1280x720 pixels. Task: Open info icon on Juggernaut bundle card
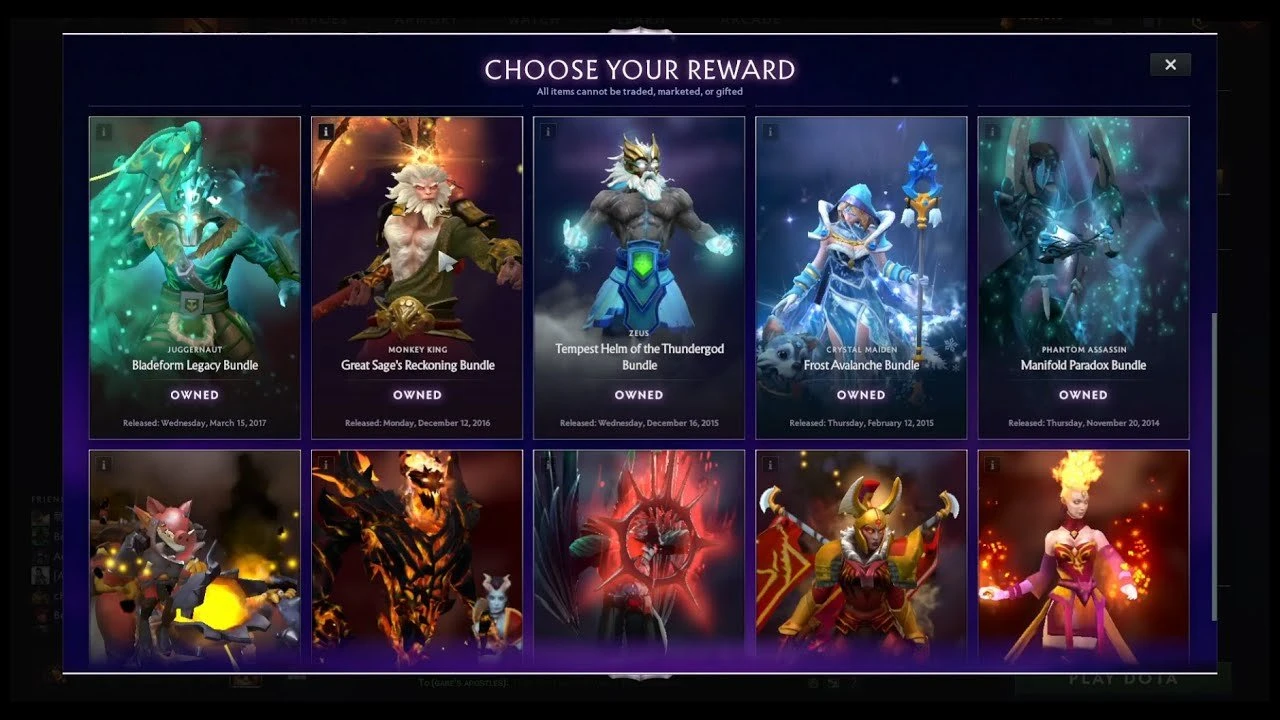104,131
